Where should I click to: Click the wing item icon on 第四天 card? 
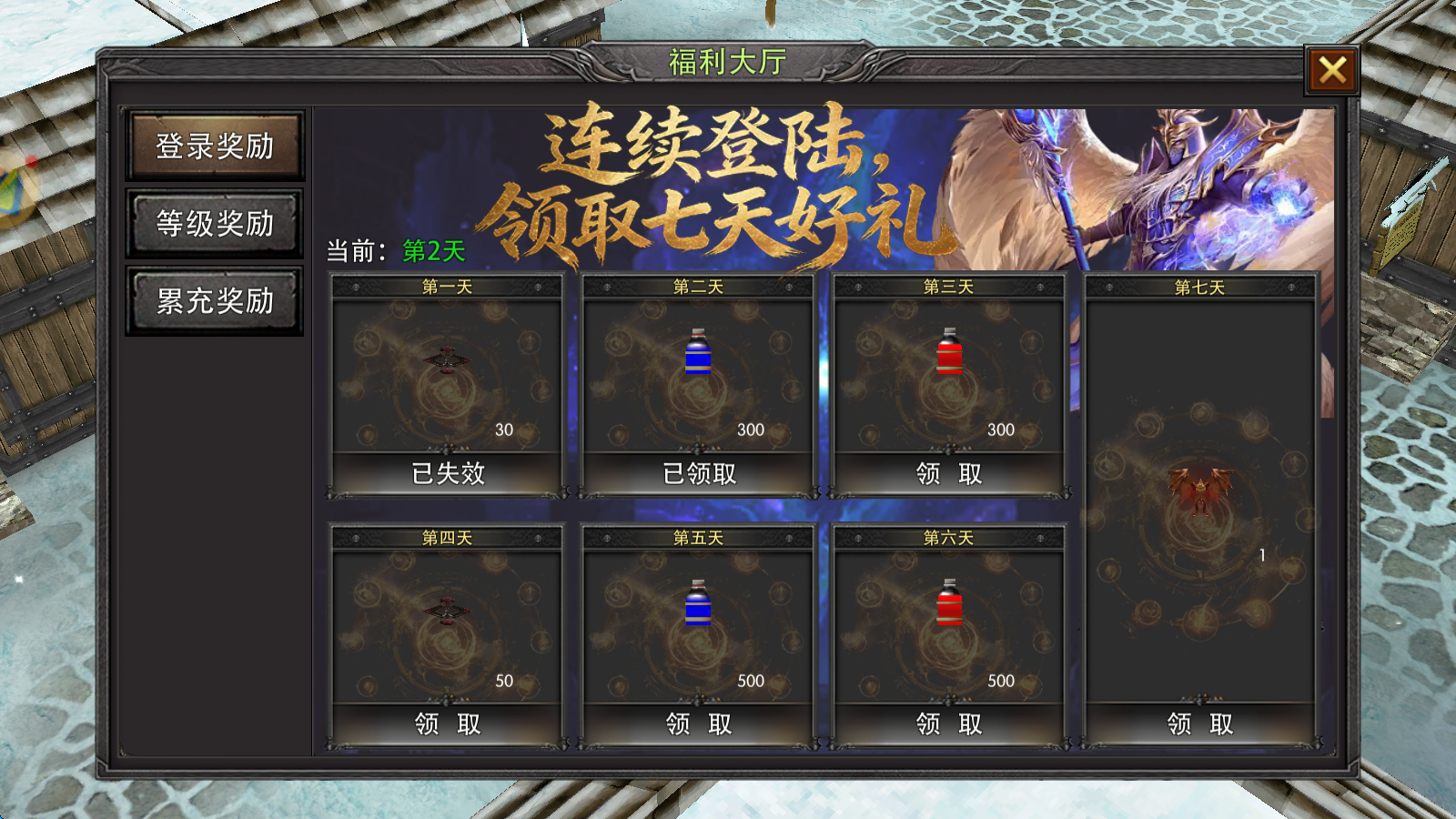[445, 611]
